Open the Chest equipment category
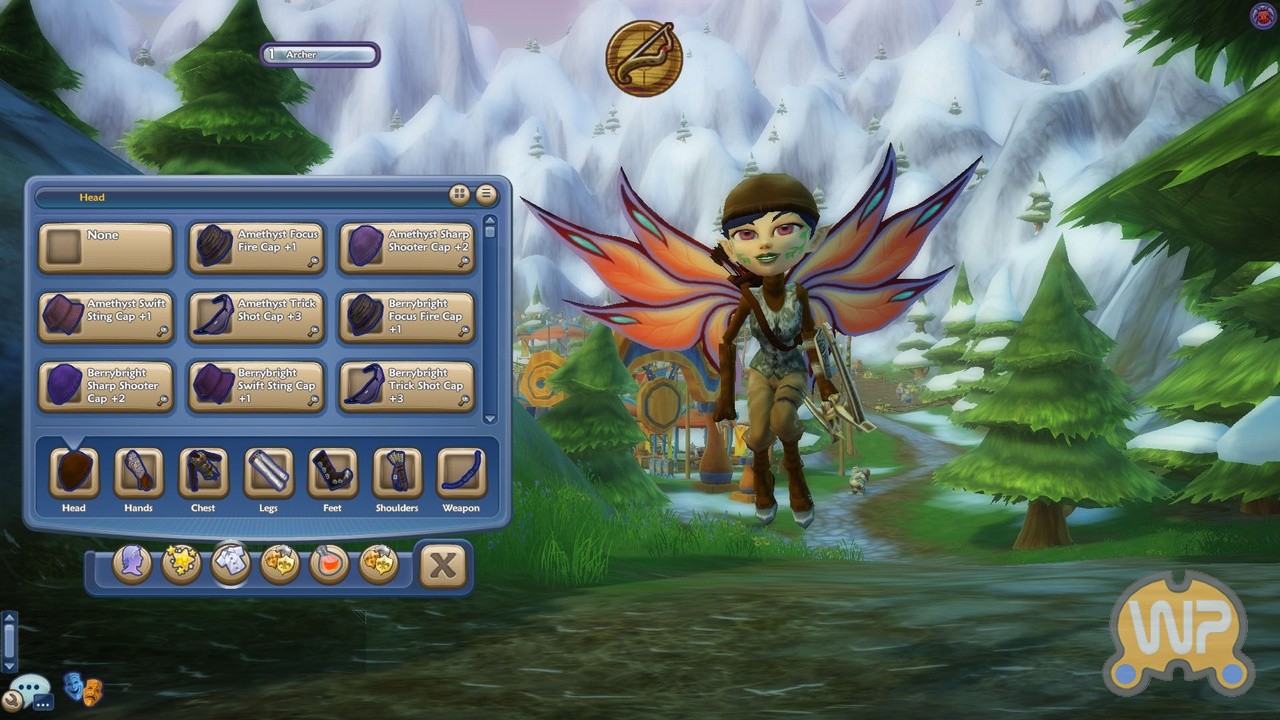Screen dimensions: 1280x720 203,473
